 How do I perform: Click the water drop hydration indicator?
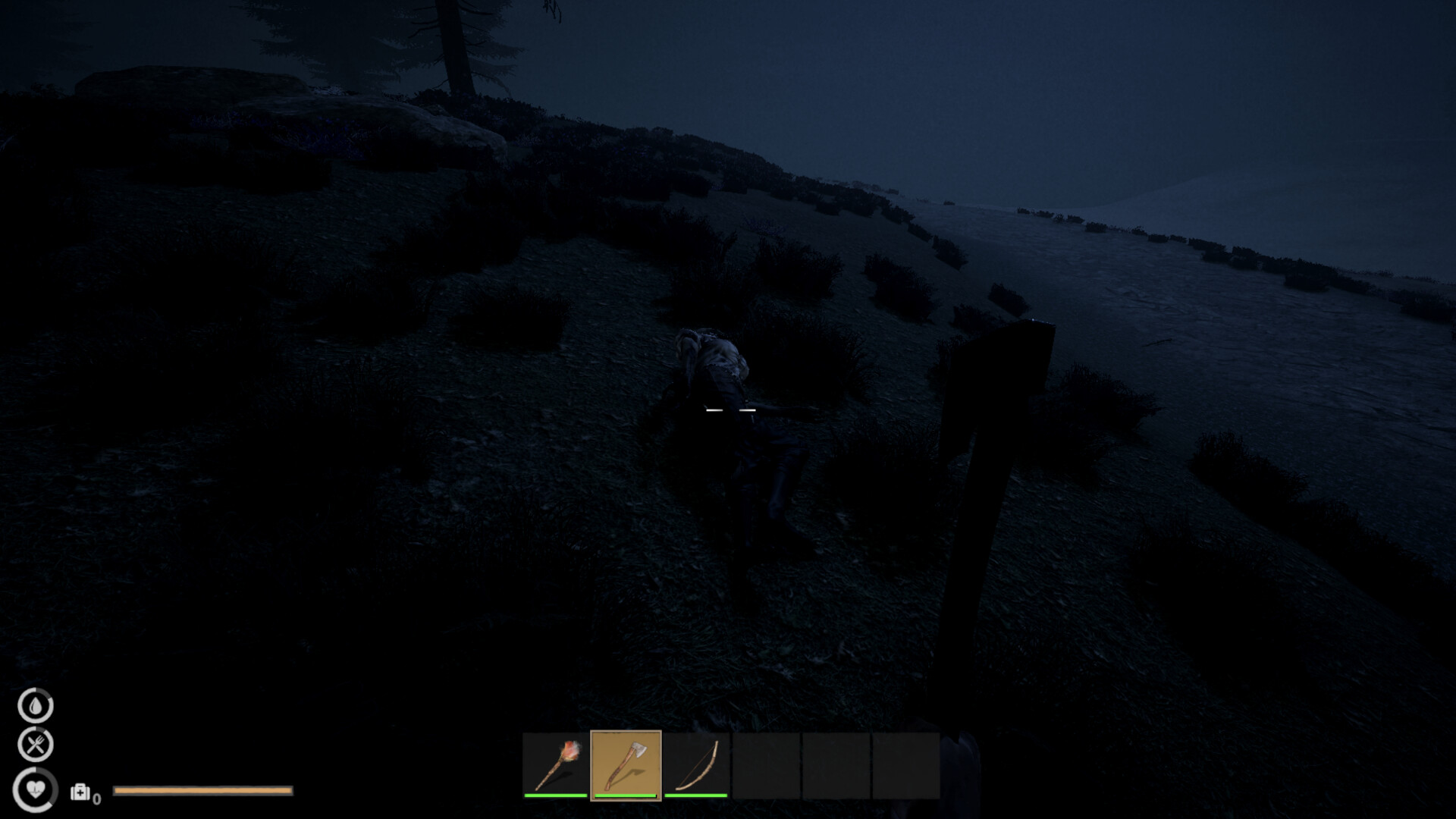point(35,707)
